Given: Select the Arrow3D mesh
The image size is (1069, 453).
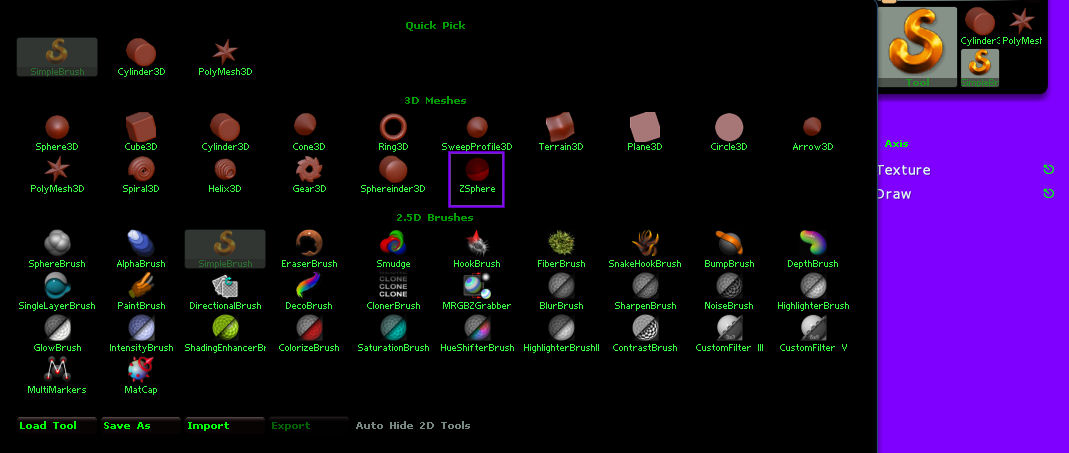Looking at the screenshot, I should [812, 132].
